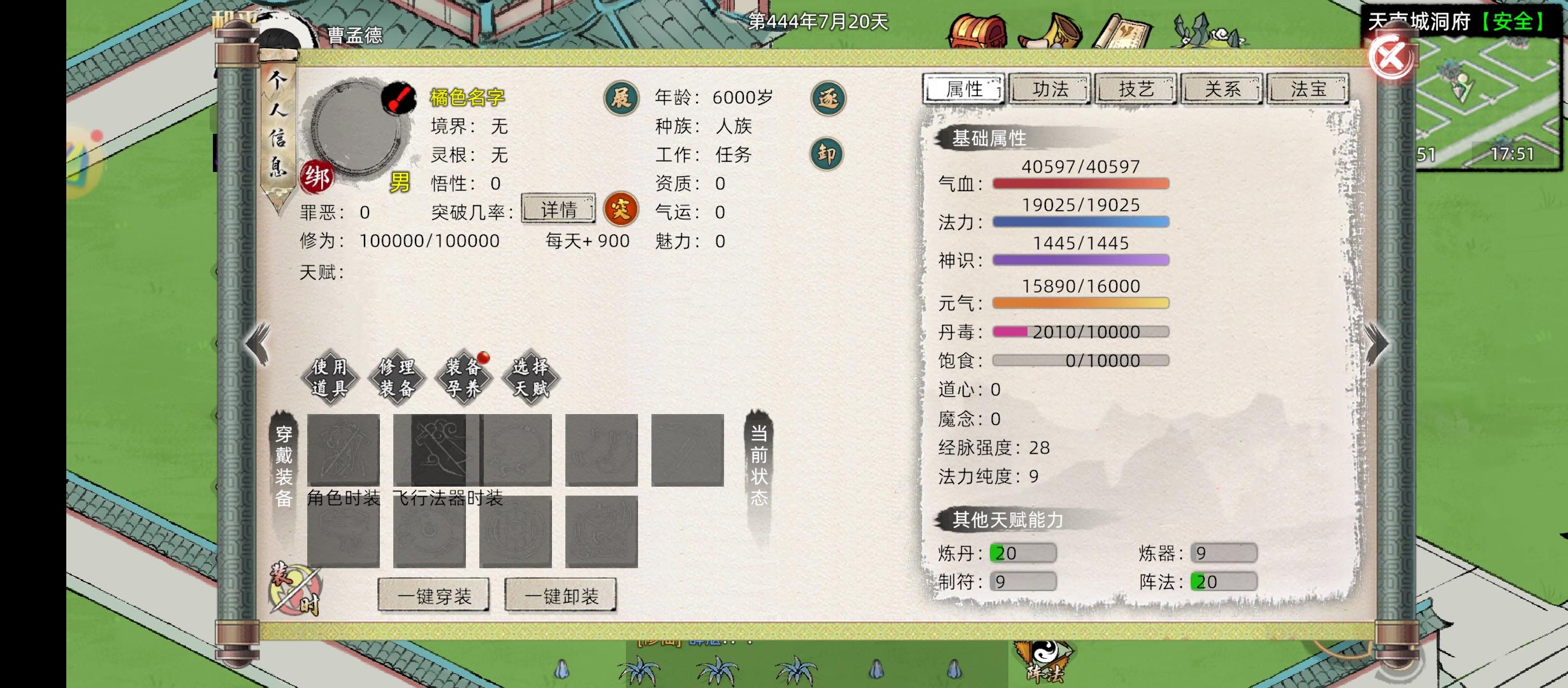Select the 选择天赋 (choose talent) icon
The height and width of the screenshot is (688, 1568).
point(530,378)
